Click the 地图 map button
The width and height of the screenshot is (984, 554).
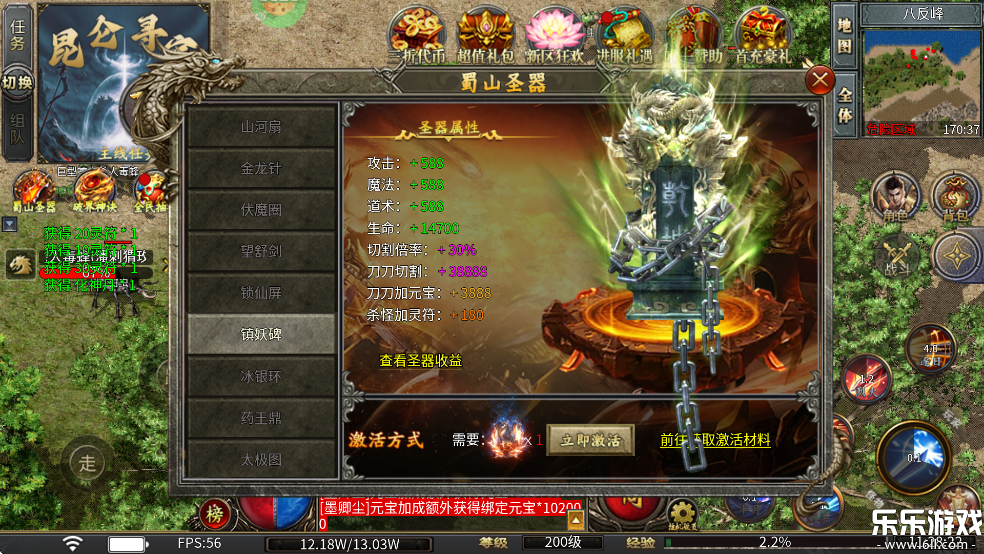(x=845, y=35)
